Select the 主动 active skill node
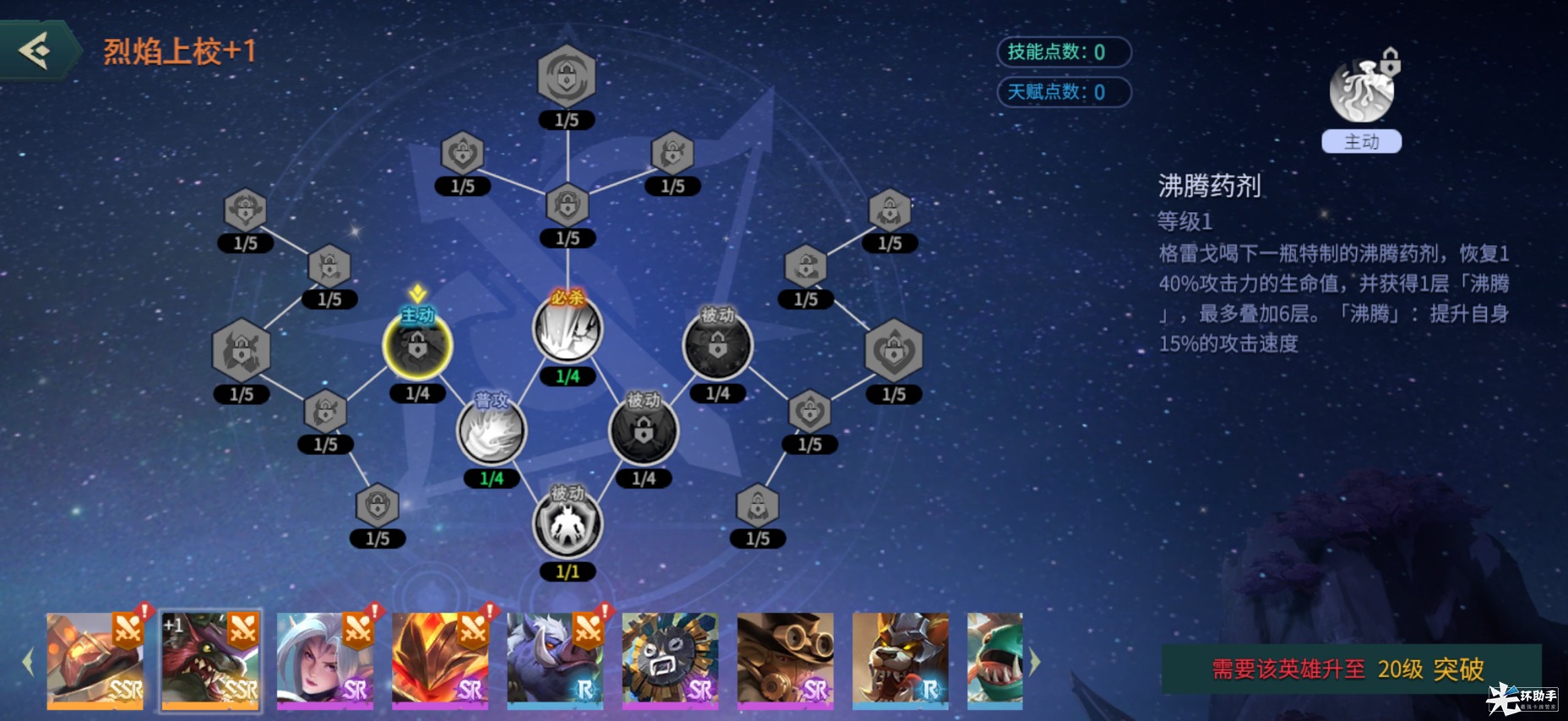 tap(417, 347)
